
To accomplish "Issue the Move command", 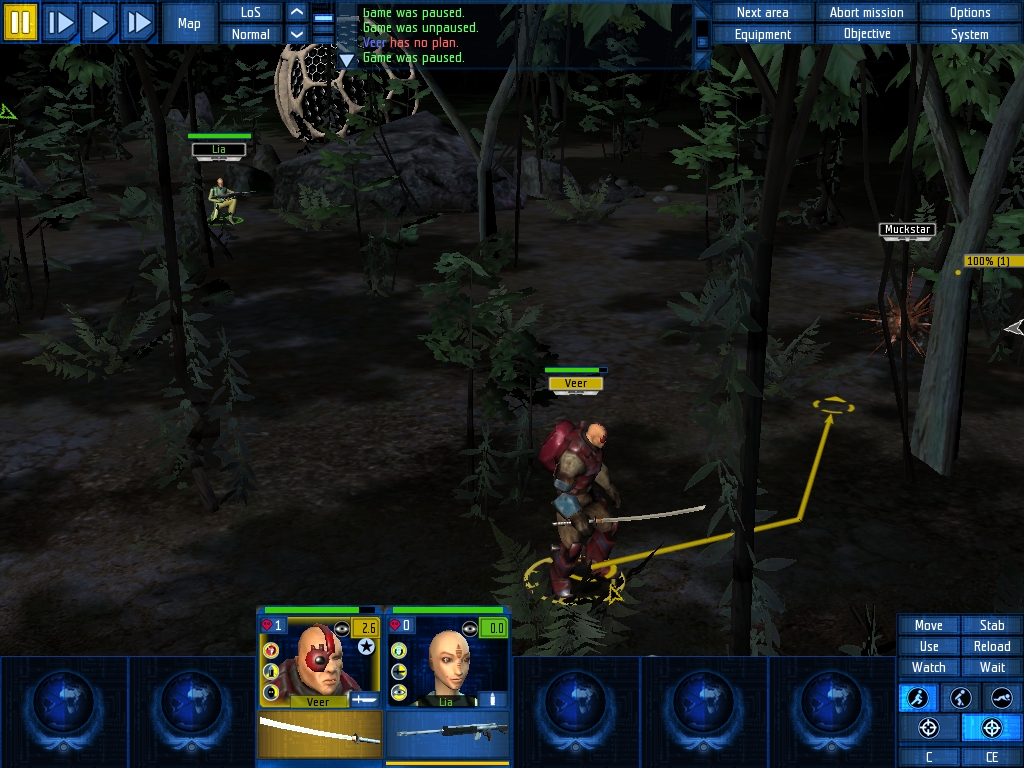I will click(x=928, y=625).
